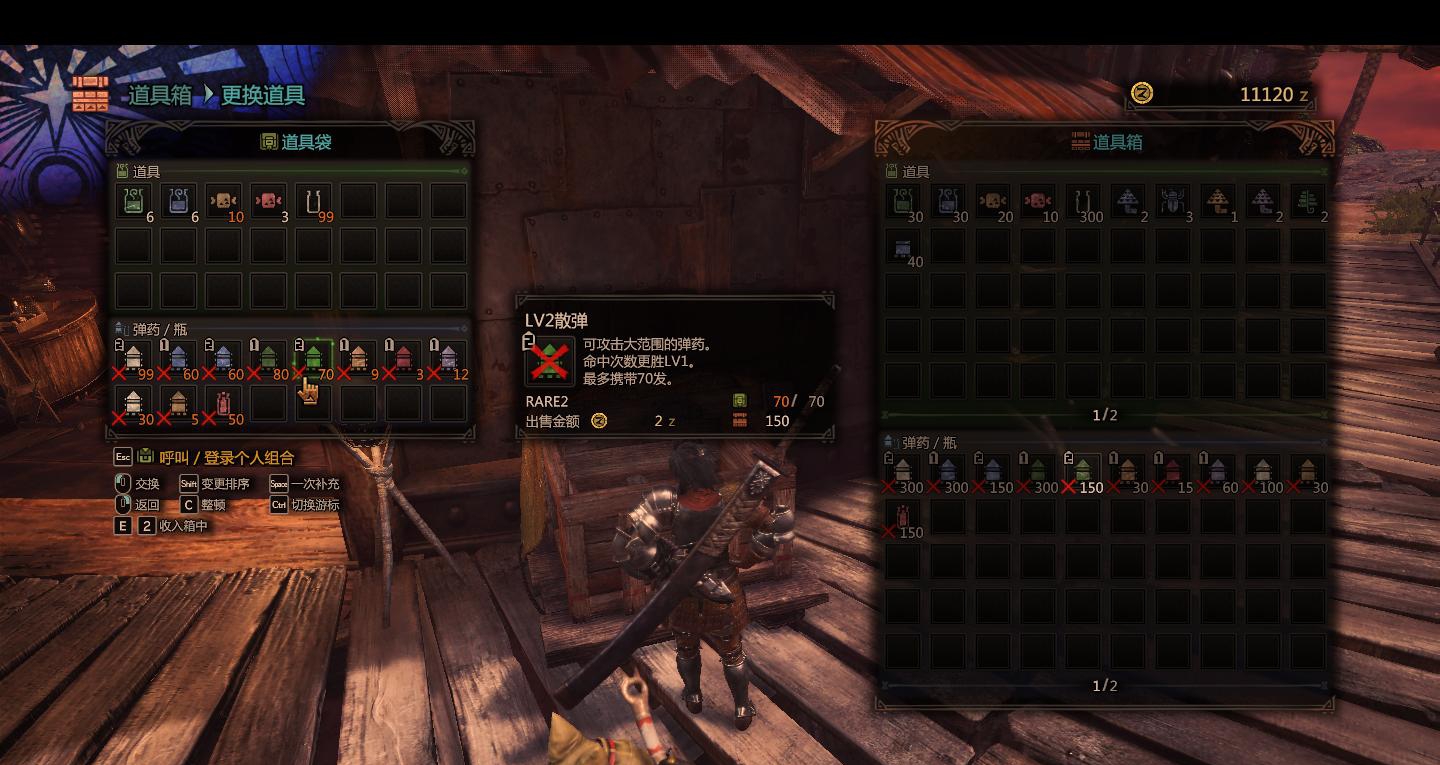Select the green potion in the item pouch
Viewport: 1440px width, 765px height.
point(134,201)
